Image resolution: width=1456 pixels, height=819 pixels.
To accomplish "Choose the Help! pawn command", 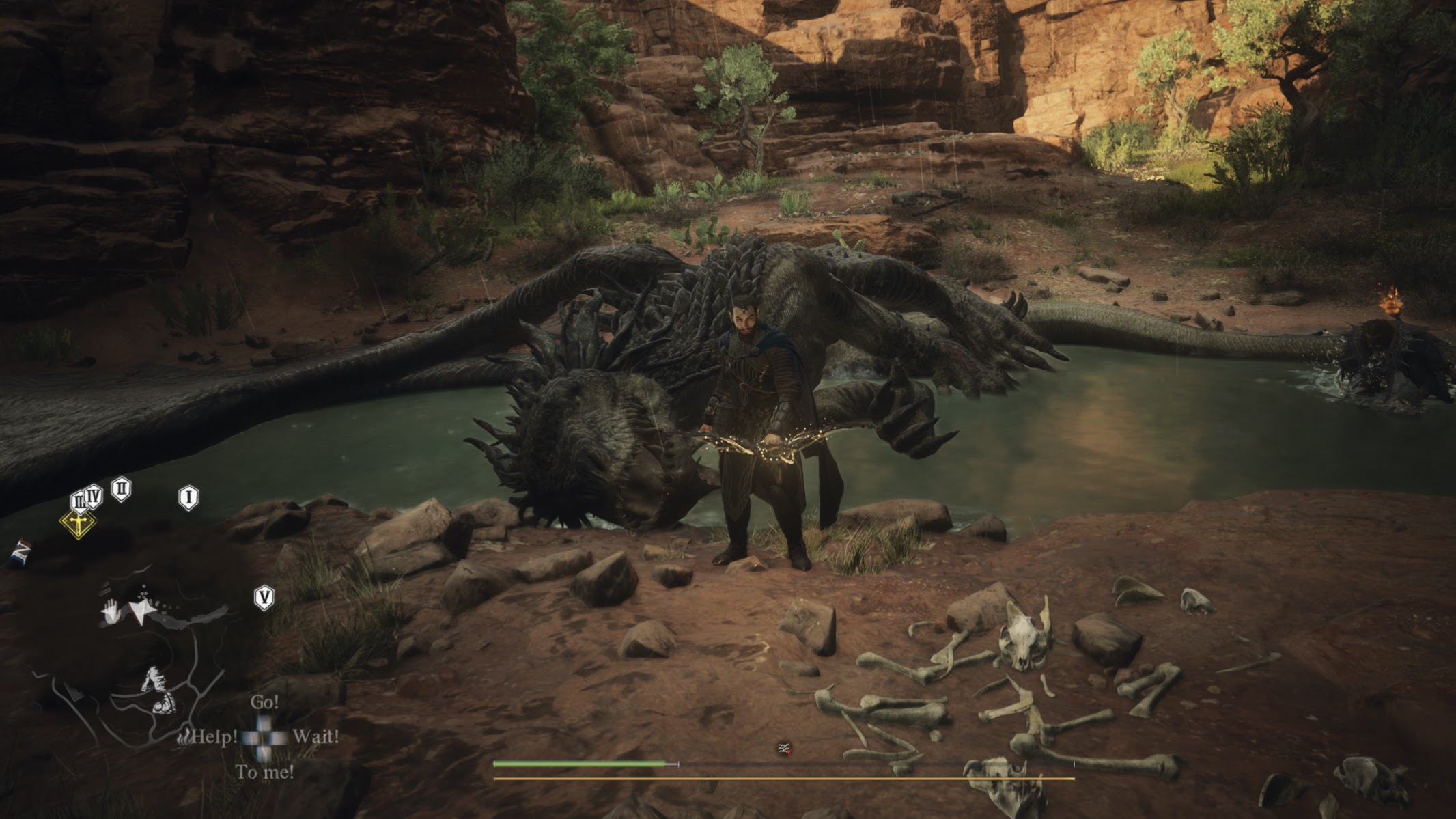I will 214,737.
